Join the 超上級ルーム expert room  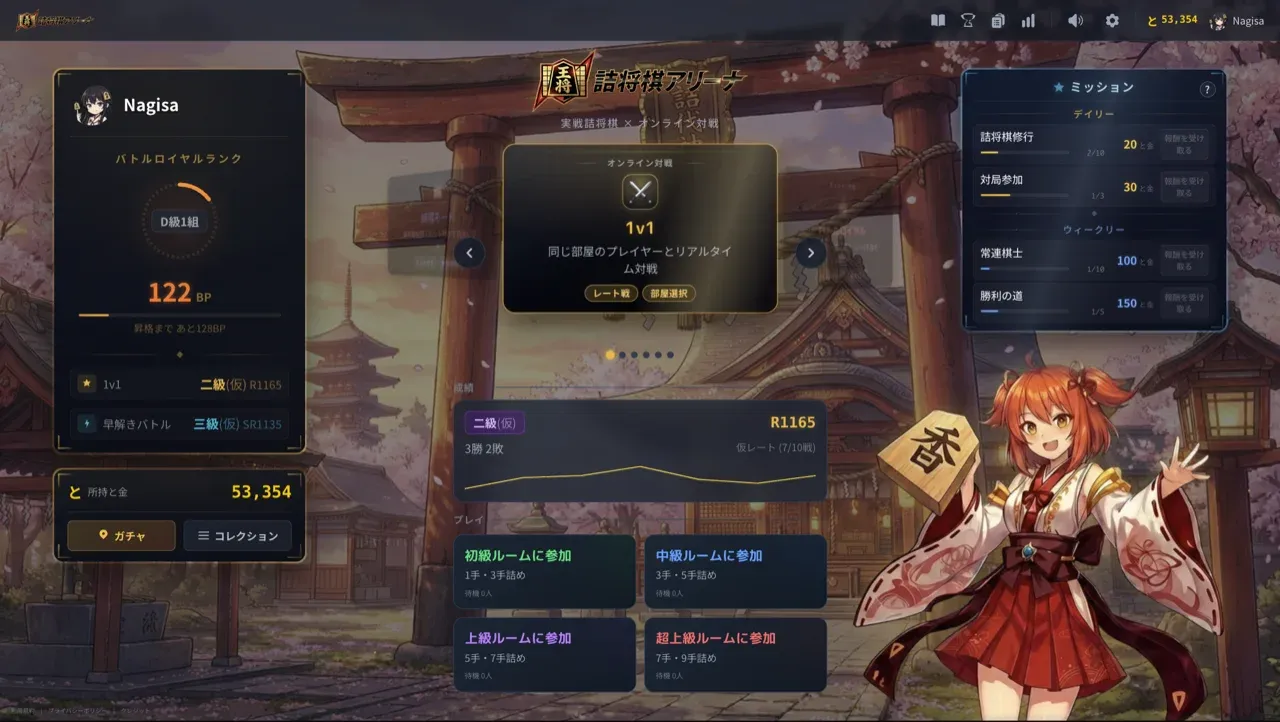[x=735, y=654]
